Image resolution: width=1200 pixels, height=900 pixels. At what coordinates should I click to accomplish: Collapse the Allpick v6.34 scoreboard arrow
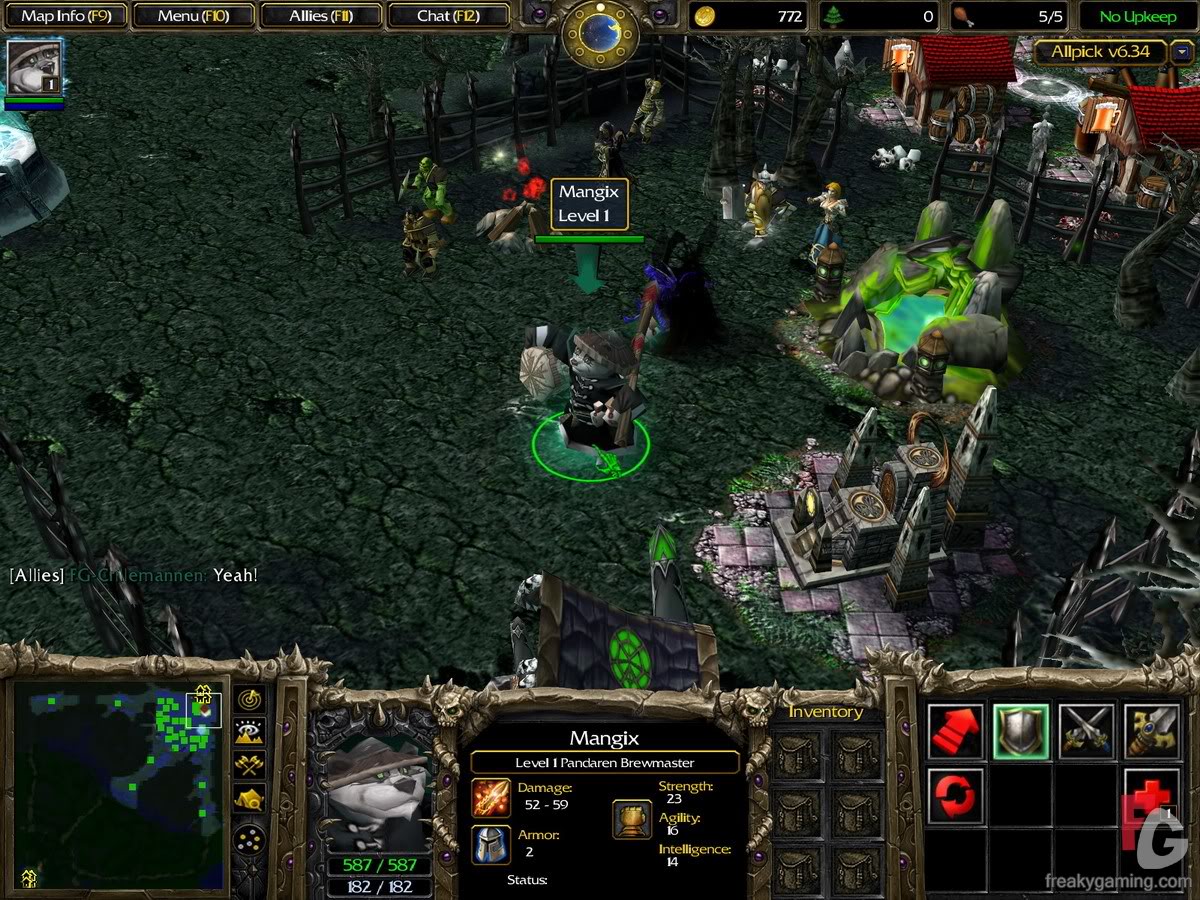click(x=1181, y=52)
